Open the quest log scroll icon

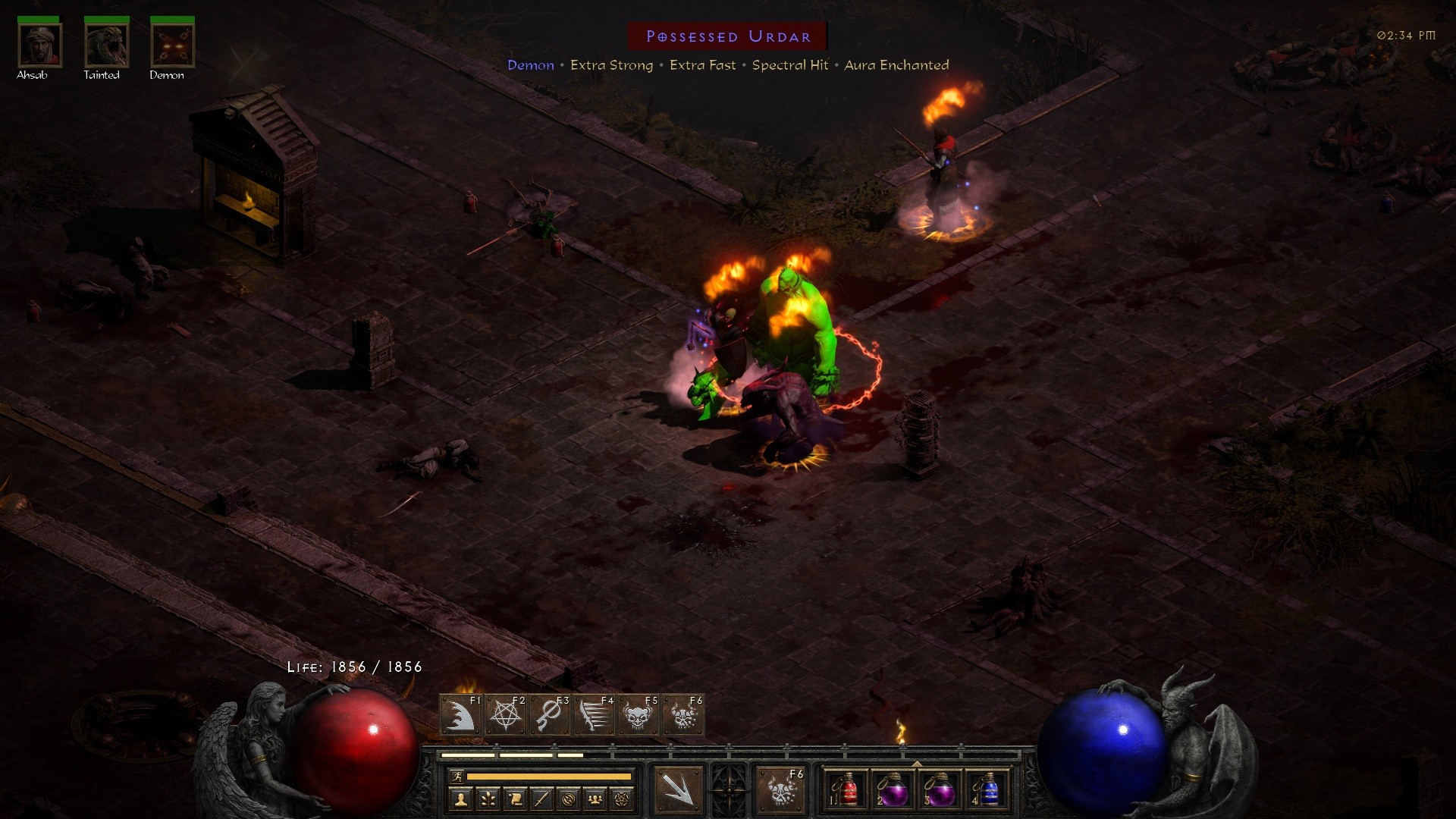click(516, 800)
